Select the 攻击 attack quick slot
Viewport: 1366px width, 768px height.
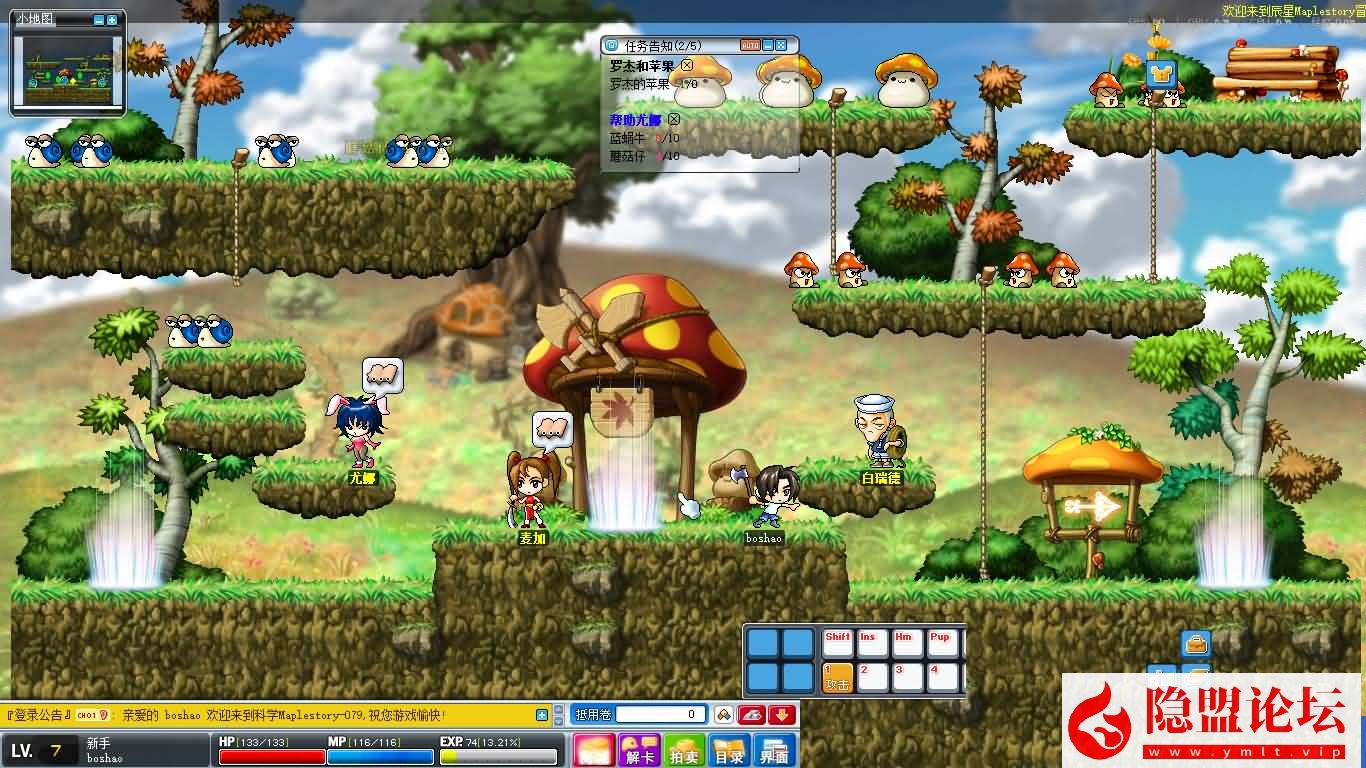pos(837,677)
